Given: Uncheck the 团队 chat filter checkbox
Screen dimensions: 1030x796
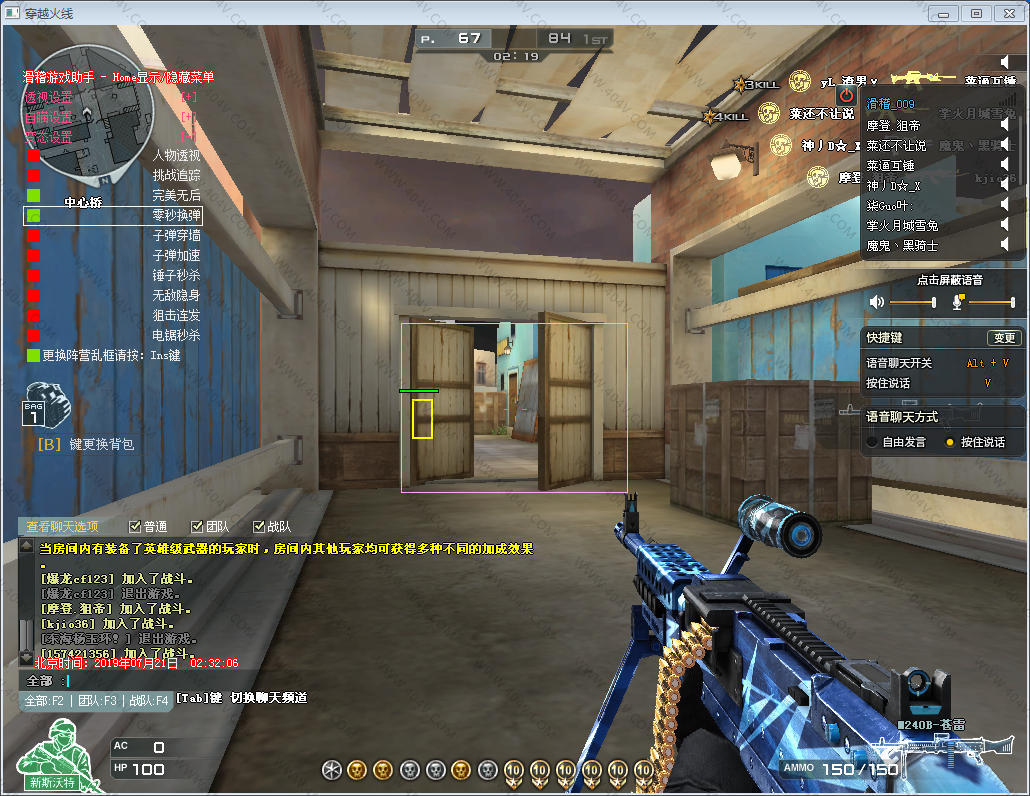Looking at the screenshot, I should 196,527.
